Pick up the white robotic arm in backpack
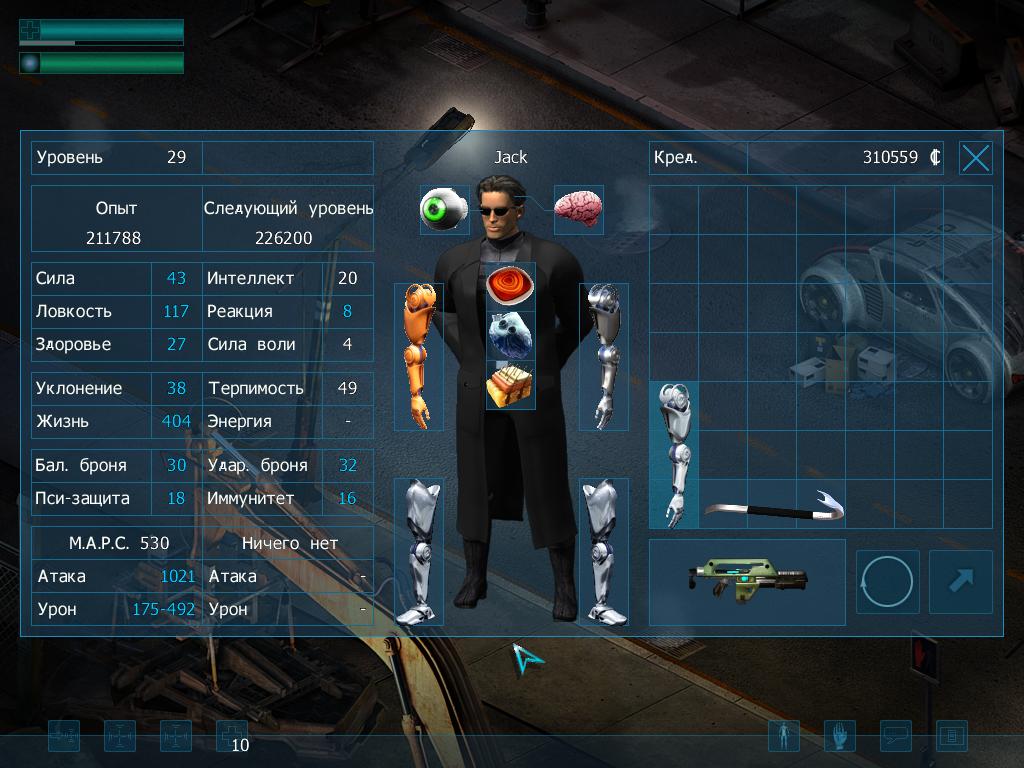 pos(673,454)
